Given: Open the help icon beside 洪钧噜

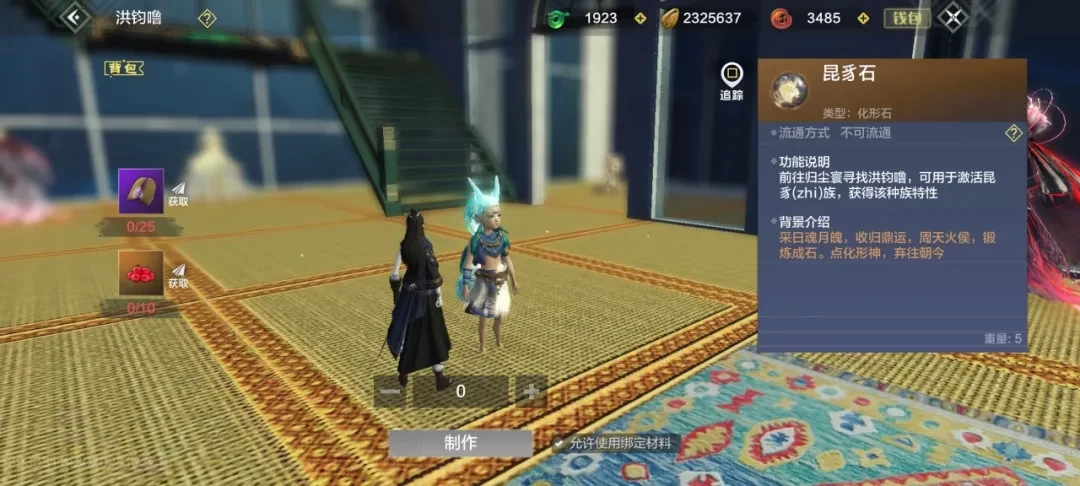Looking at the screenshot, I should click(x=207, y=18).
